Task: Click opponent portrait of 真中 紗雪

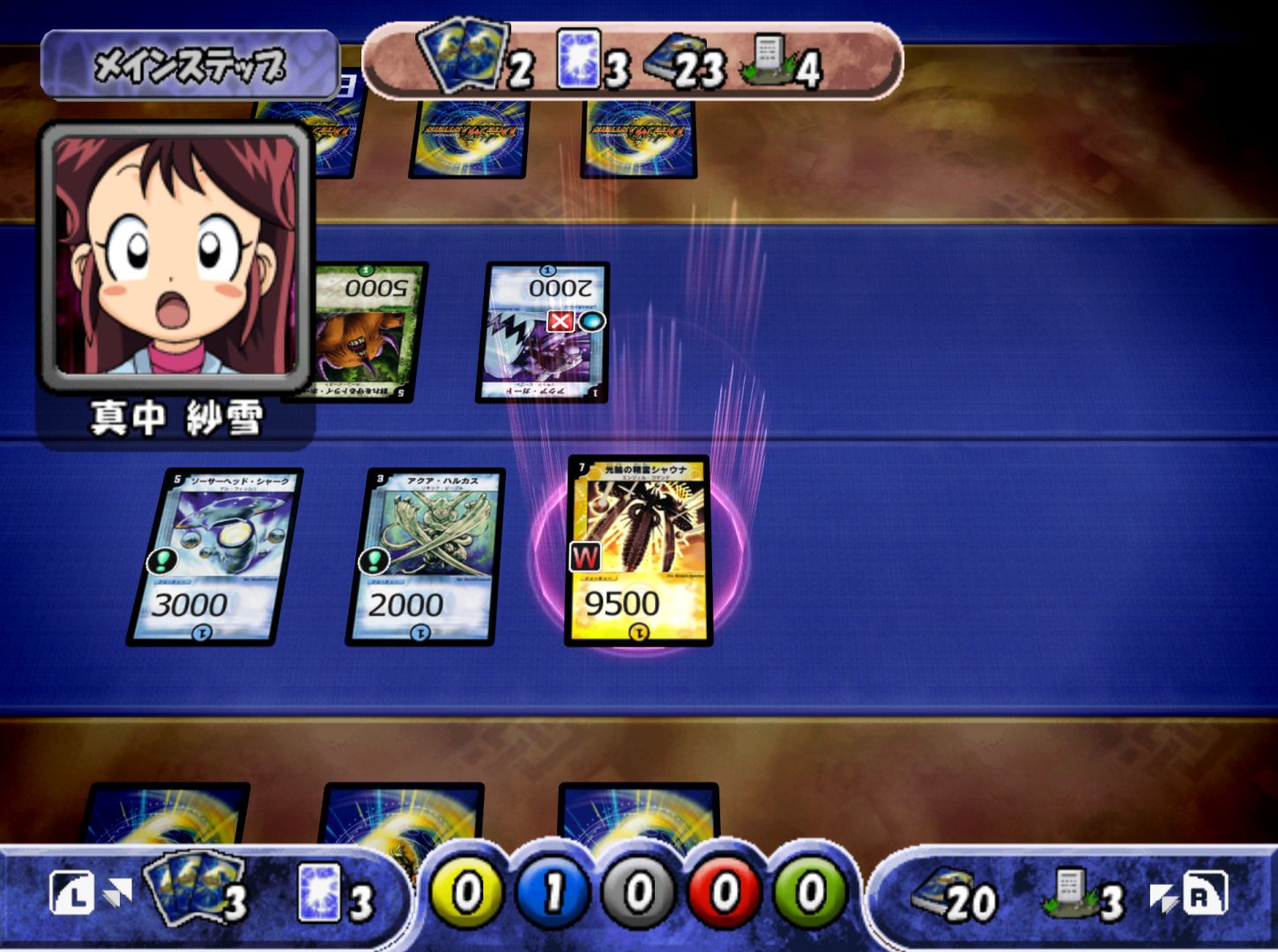Action: coord(176,257)
